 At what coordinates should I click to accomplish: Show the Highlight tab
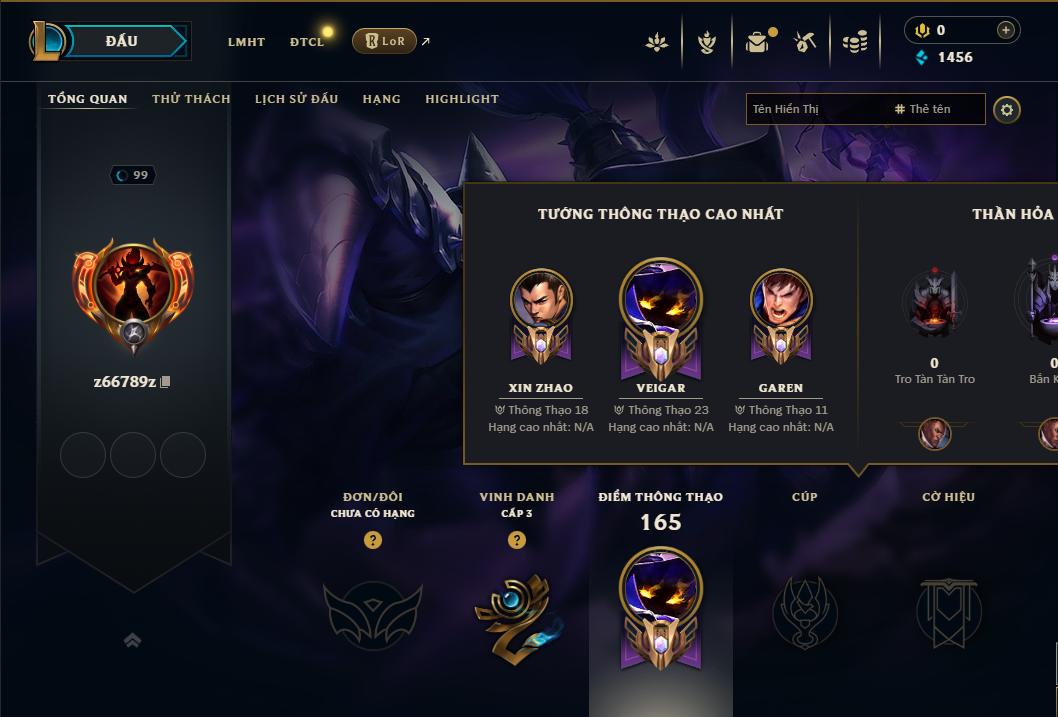(x=461, y=99)
